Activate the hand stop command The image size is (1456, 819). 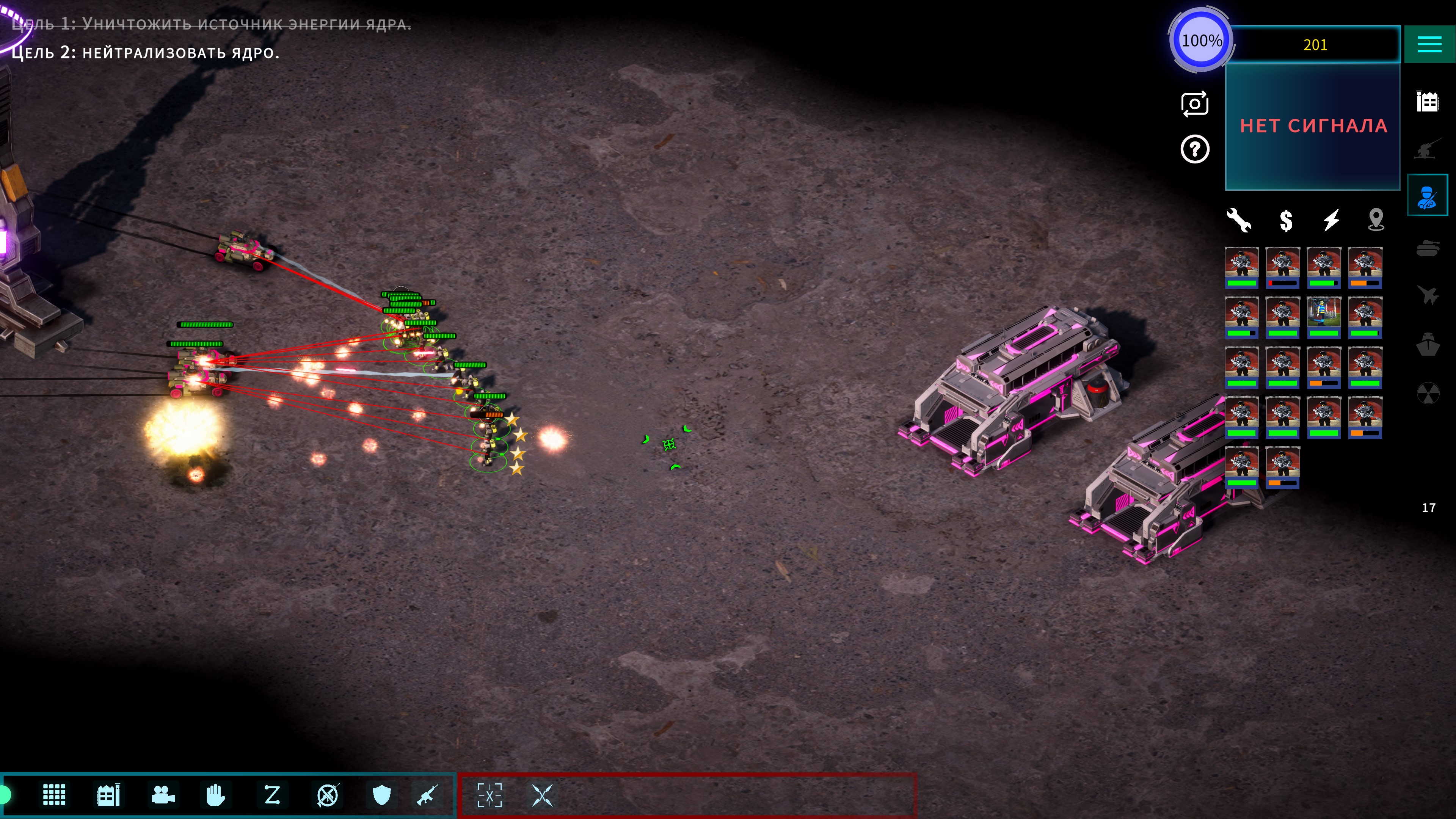[x=216, y=795]
